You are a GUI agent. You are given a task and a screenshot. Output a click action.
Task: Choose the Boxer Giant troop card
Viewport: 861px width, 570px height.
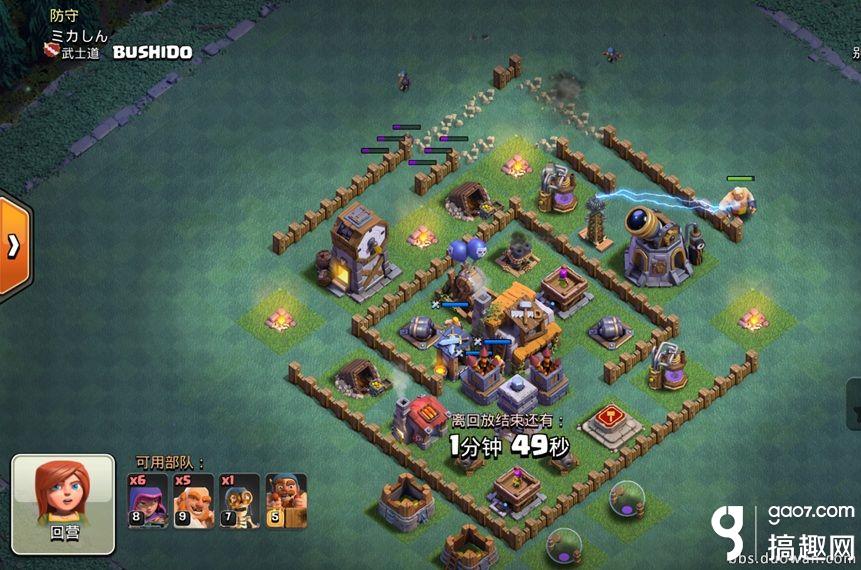[x=195, y=500]
